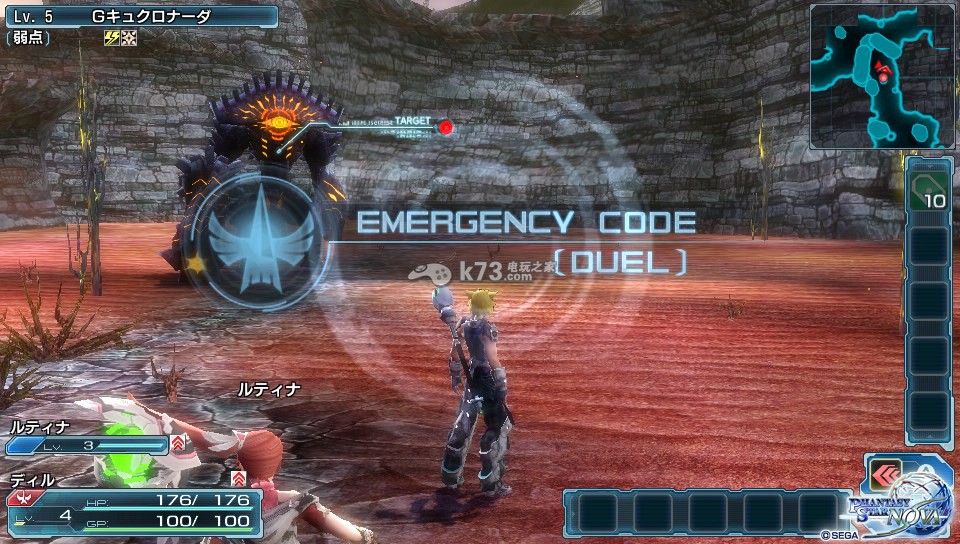Open the cave minimap
This screenshot has height=544, width=960.
pyautogui.click(x=882, y=76)
